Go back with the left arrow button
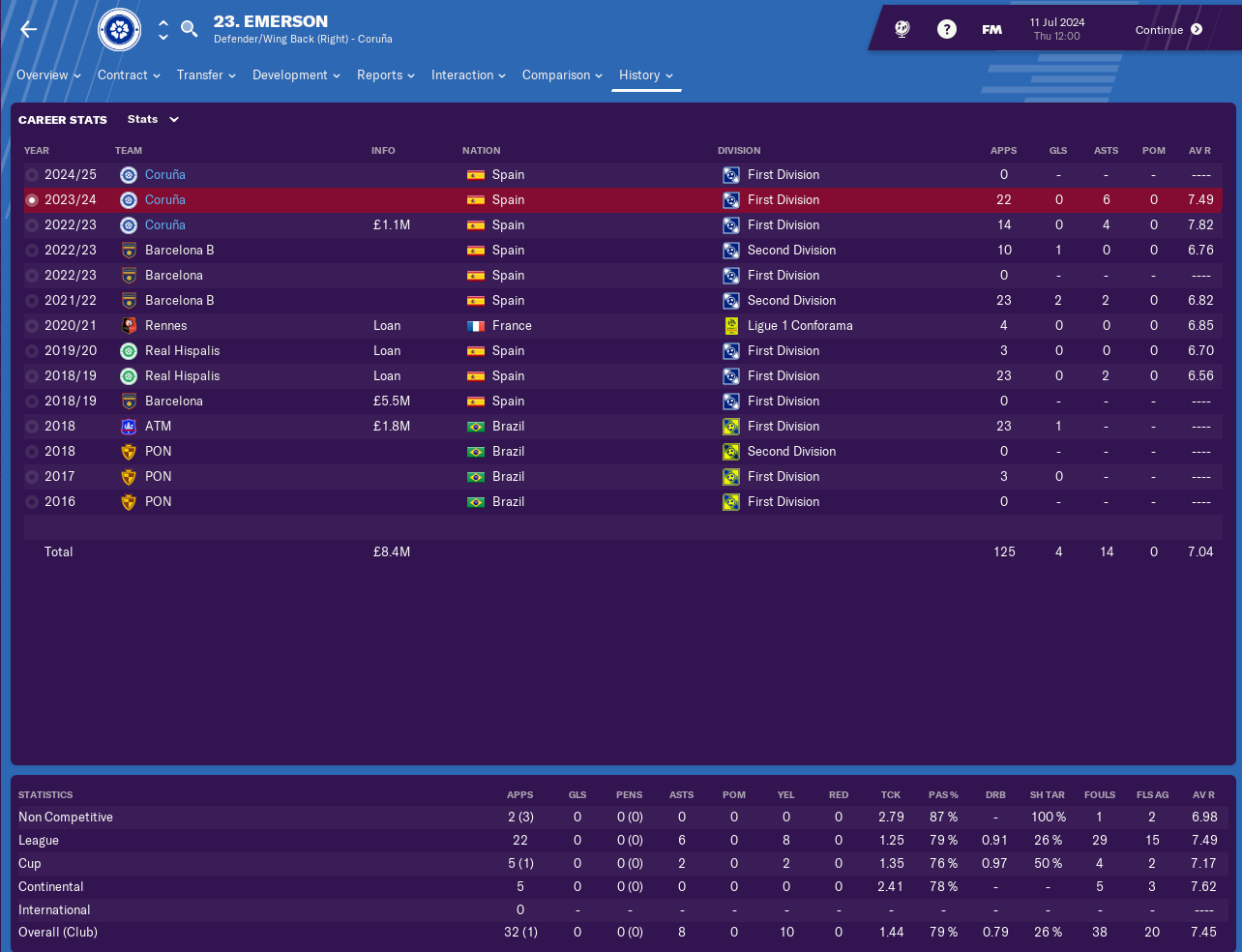Screen dimensions: 1242x952 [x=29, y=29]
